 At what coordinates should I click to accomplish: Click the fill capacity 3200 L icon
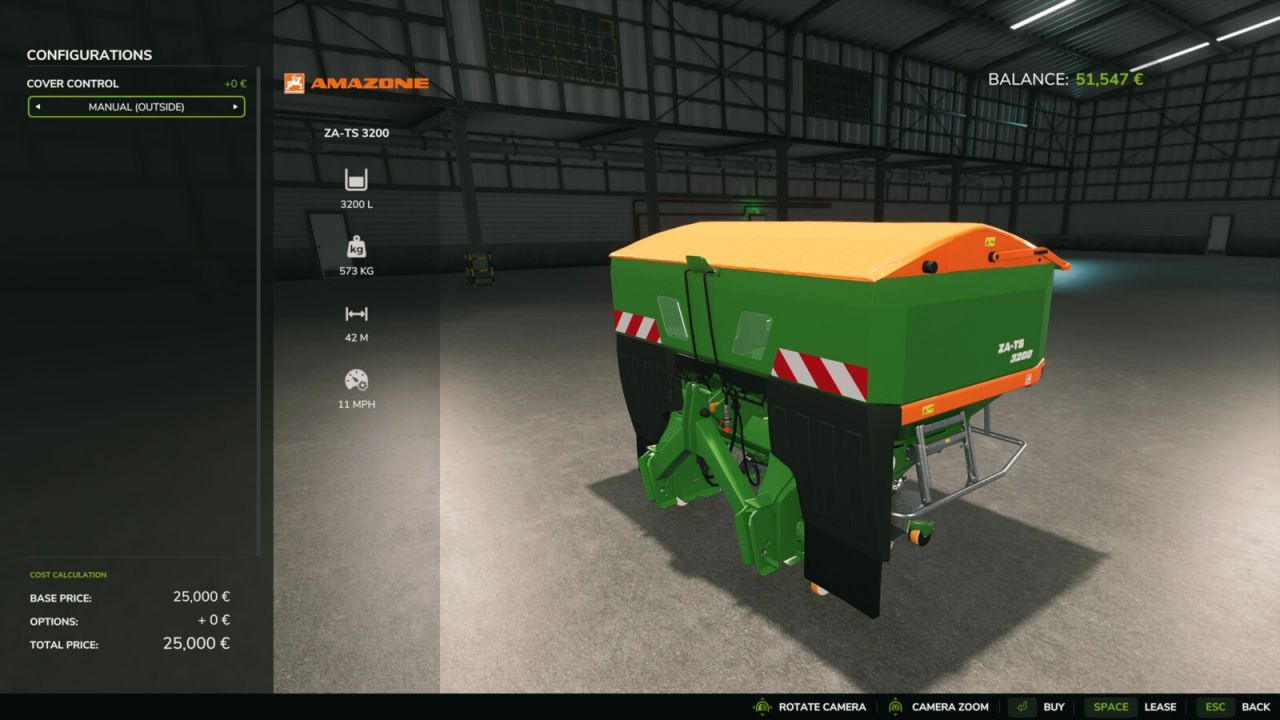pos(356,181)
